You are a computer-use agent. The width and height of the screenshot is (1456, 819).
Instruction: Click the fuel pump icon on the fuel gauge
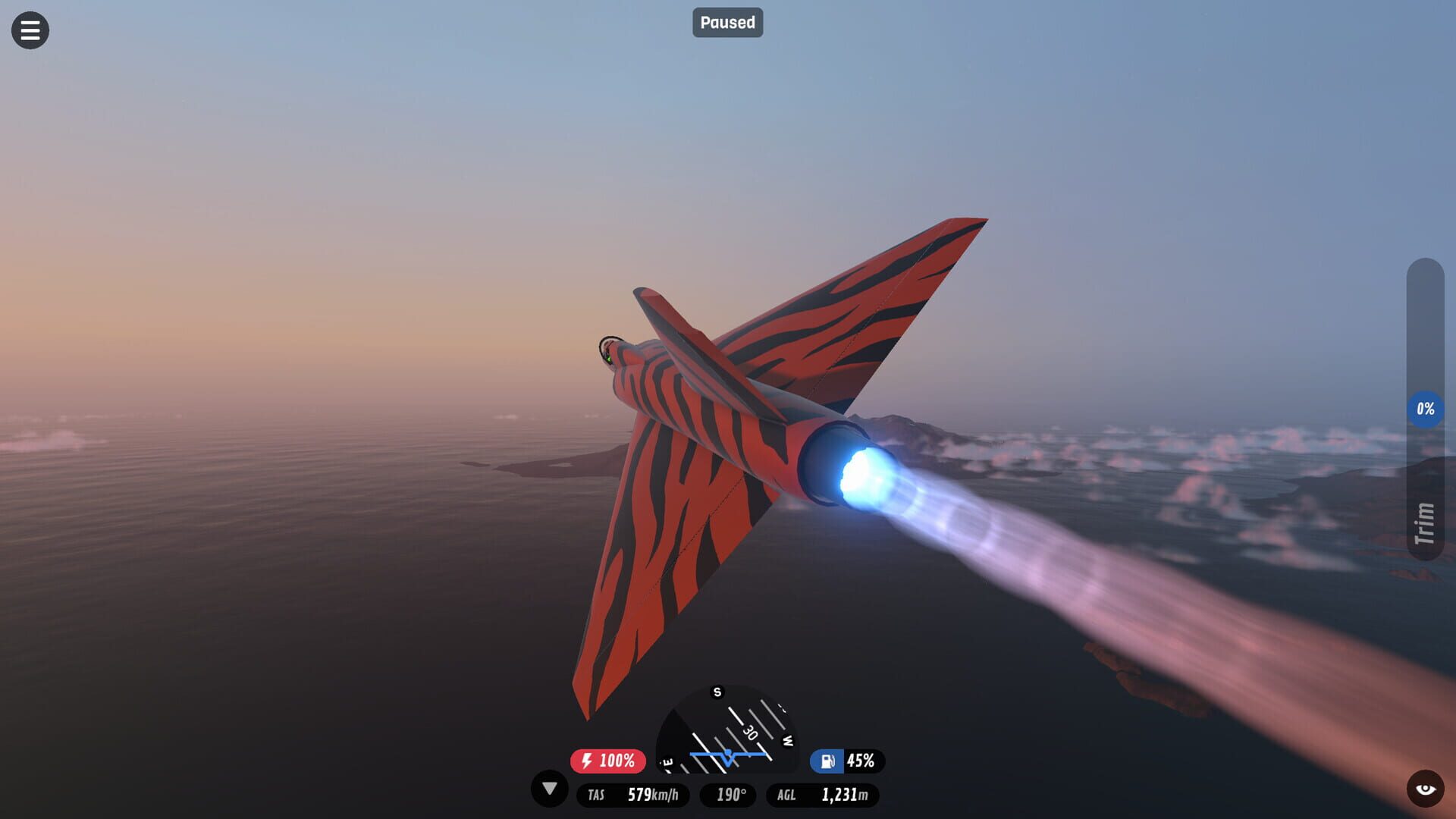pos(827,761)
